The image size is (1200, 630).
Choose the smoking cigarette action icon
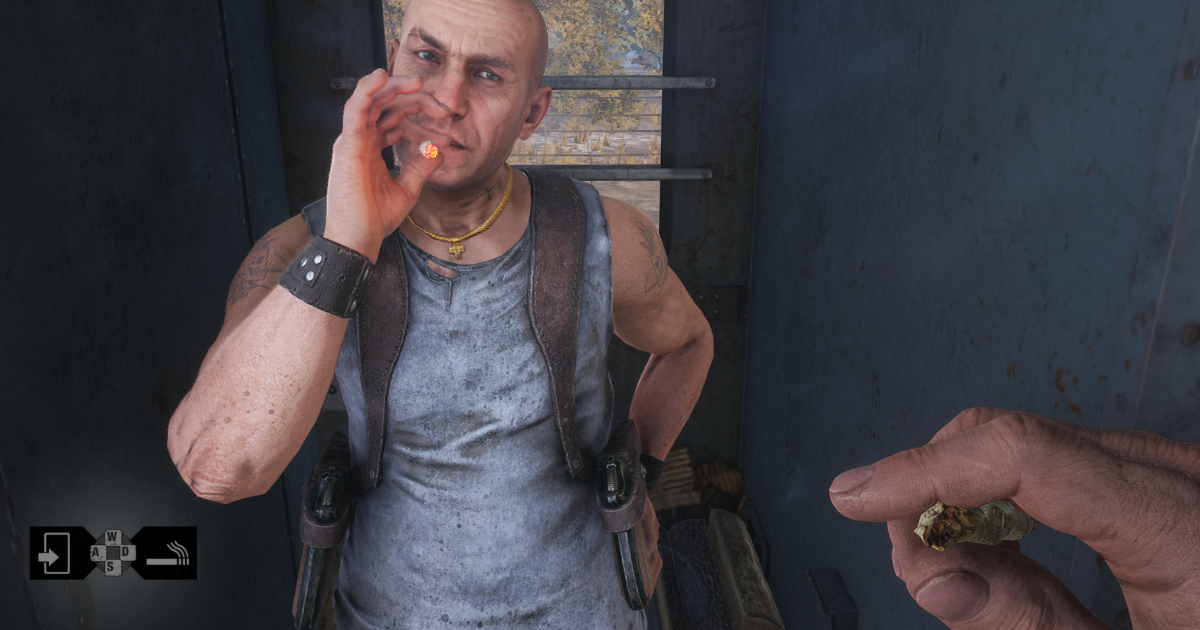click(168, 553)
